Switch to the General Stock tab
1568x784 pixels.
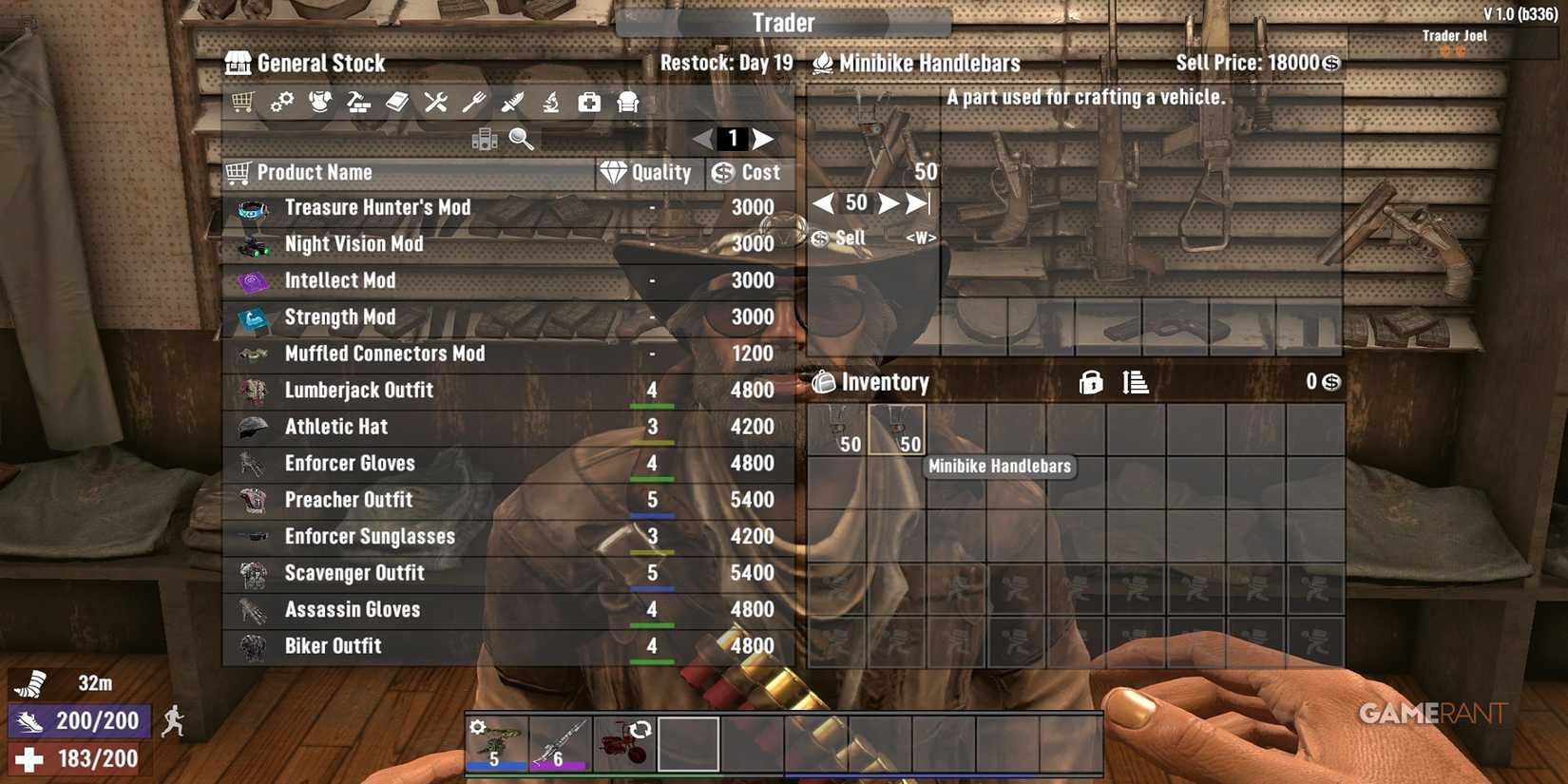click(x=304, y=63)
